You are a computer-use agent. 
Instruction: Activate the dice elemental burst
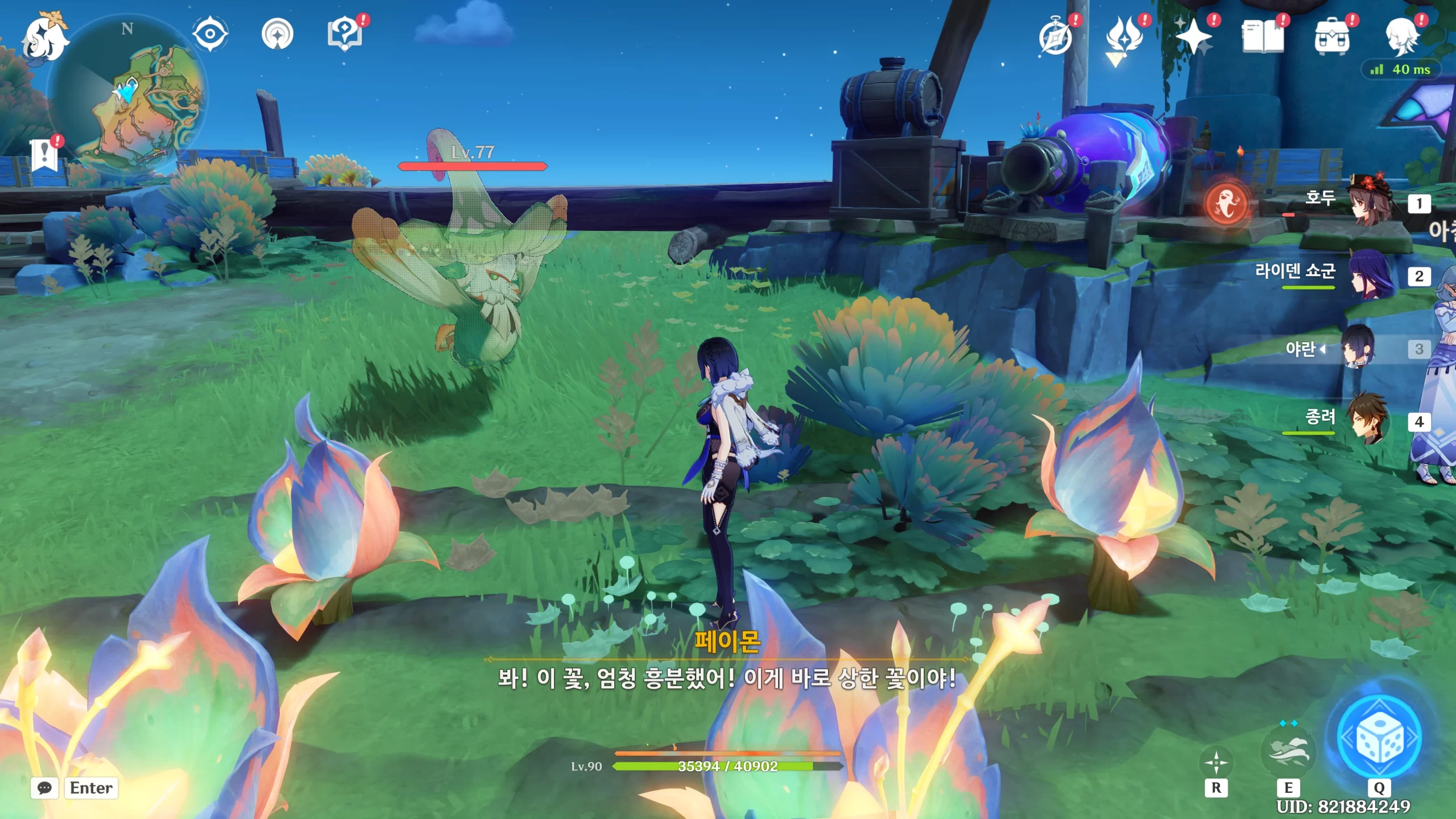pos(1379,738)
